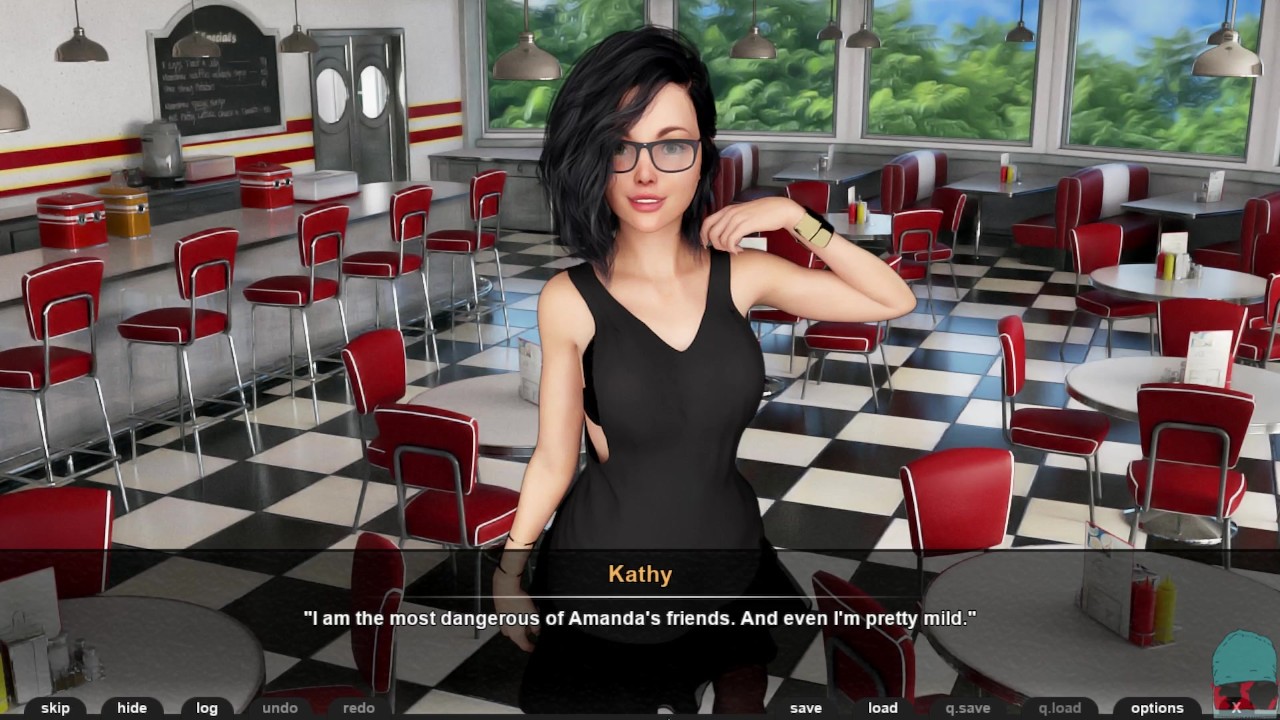Click the teal beanie character icon
1280x720 pixels.
[1243, 665]
